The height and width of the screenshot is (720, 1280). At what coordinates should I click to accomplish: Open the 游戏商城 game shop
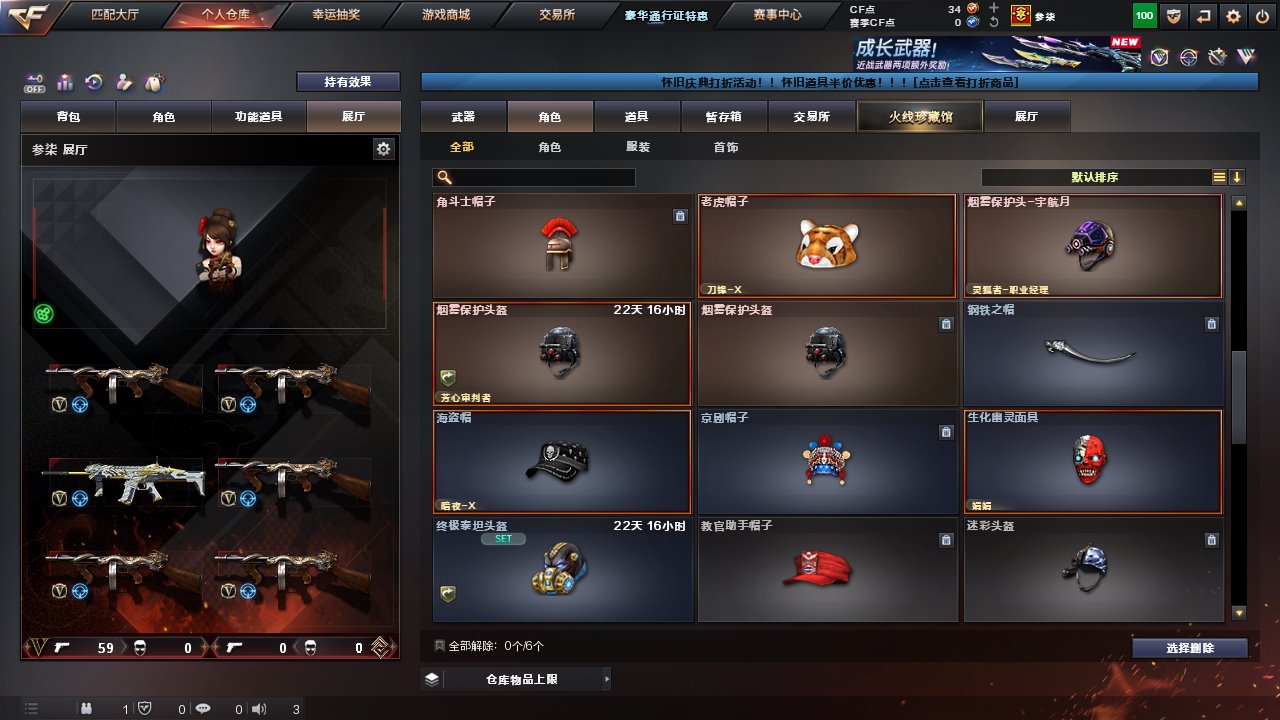[x=446, y=15]
